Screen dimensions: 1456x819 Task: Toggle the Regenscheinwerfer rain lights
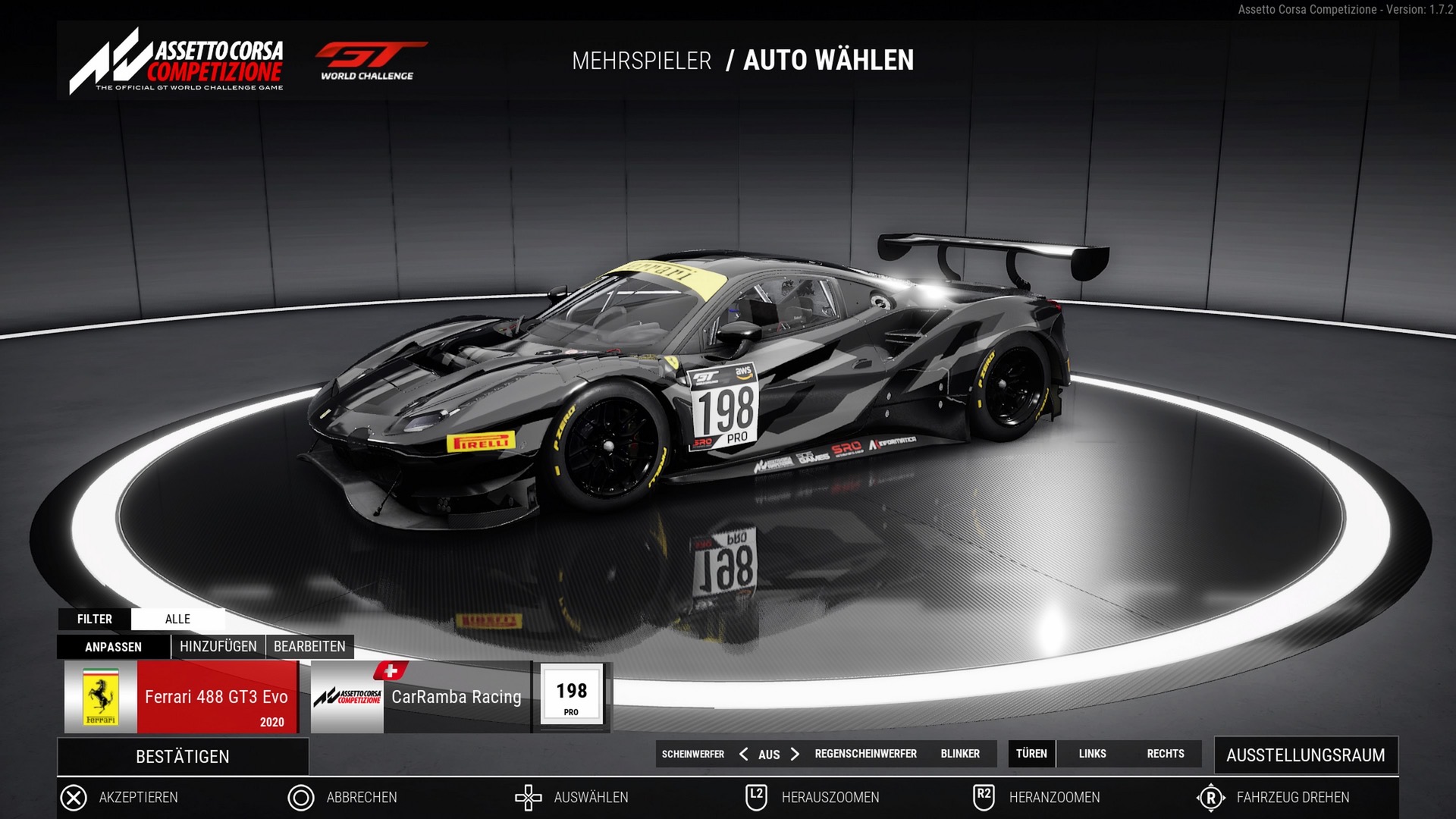click(865, 754)
